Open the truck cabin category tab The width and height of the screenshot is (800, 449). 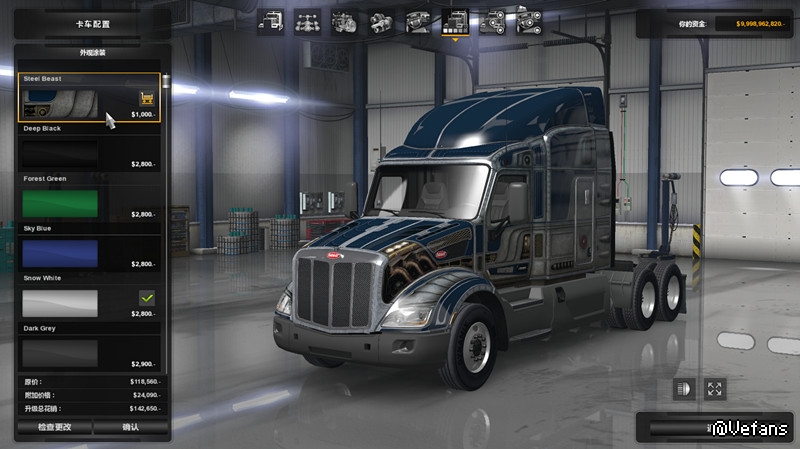271,21
